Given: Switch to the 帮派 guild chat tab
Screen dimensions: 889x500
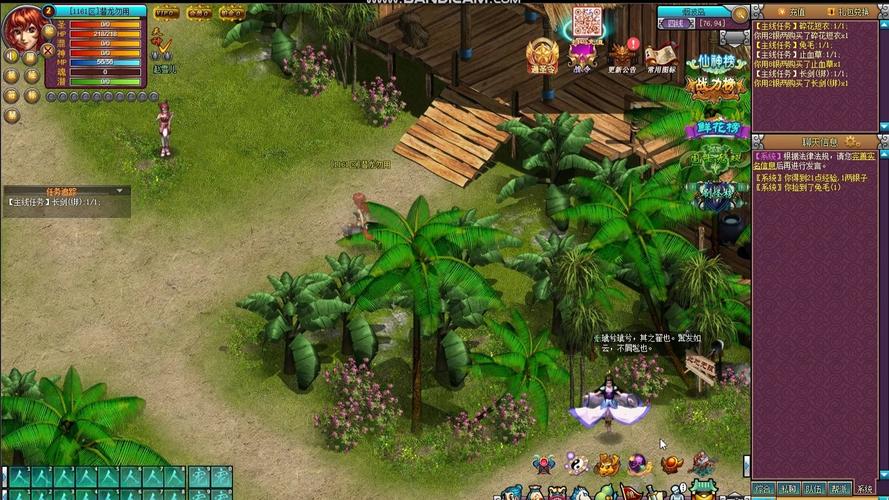Looking at the screenshot, I should 840,489.
